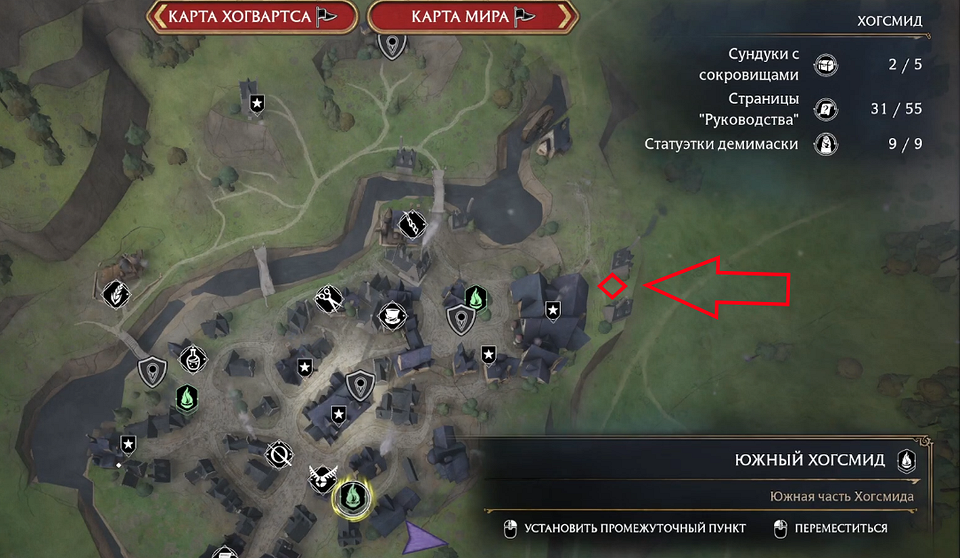Click the top hat clothing shop marker
Image resolution: width=960 pixels, height=558 pixels.
click(x=392, y=315)
